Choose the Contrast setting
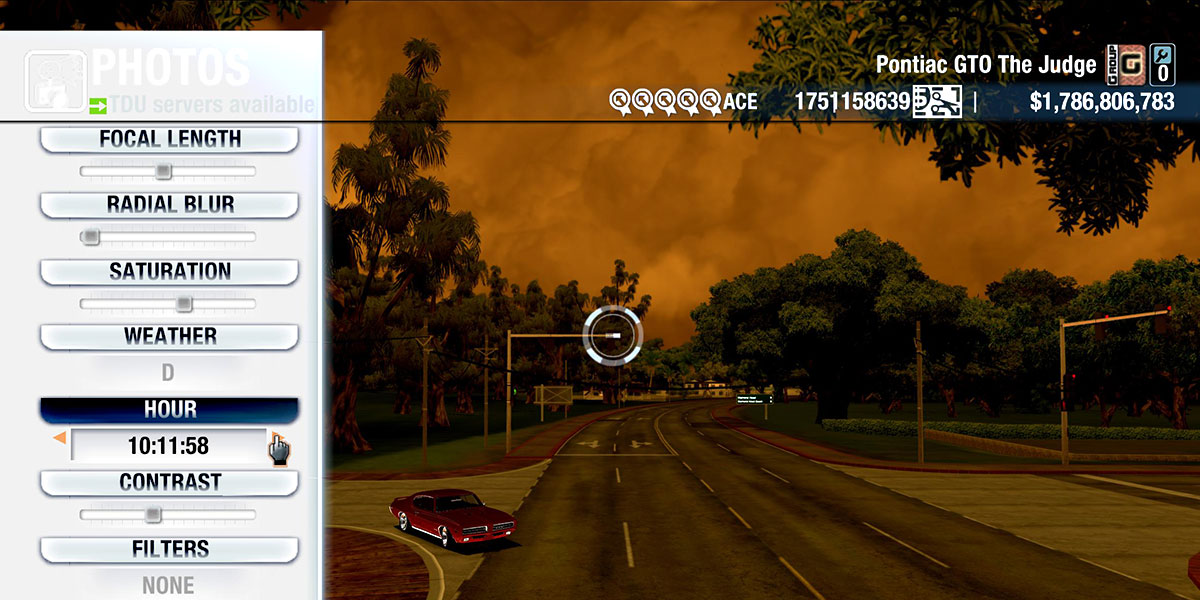This screenshot has height=600, width=1200. [x=169, y=483]
